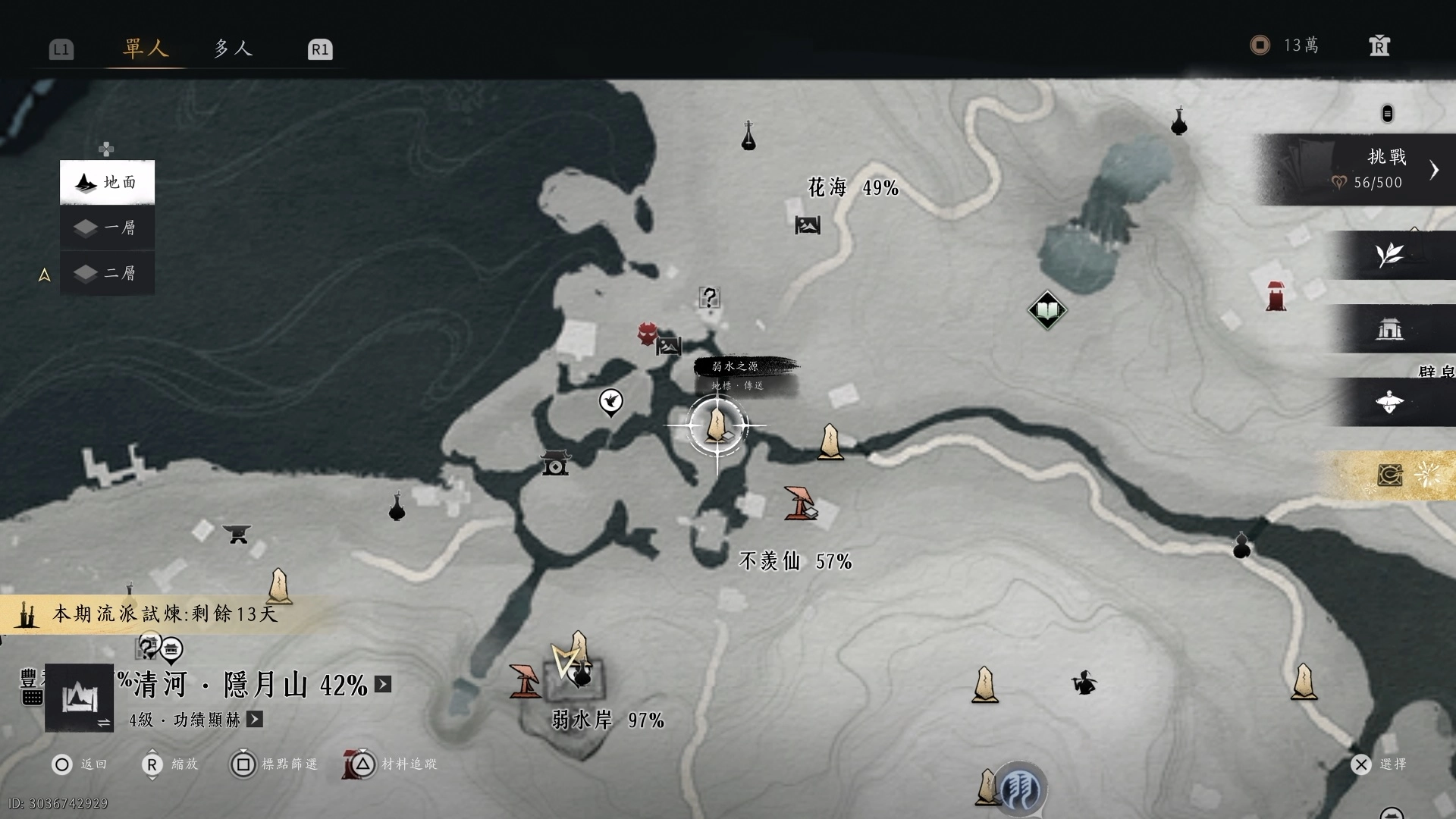
Task: Show the 二層 map layer
Action: pos(107,272)
